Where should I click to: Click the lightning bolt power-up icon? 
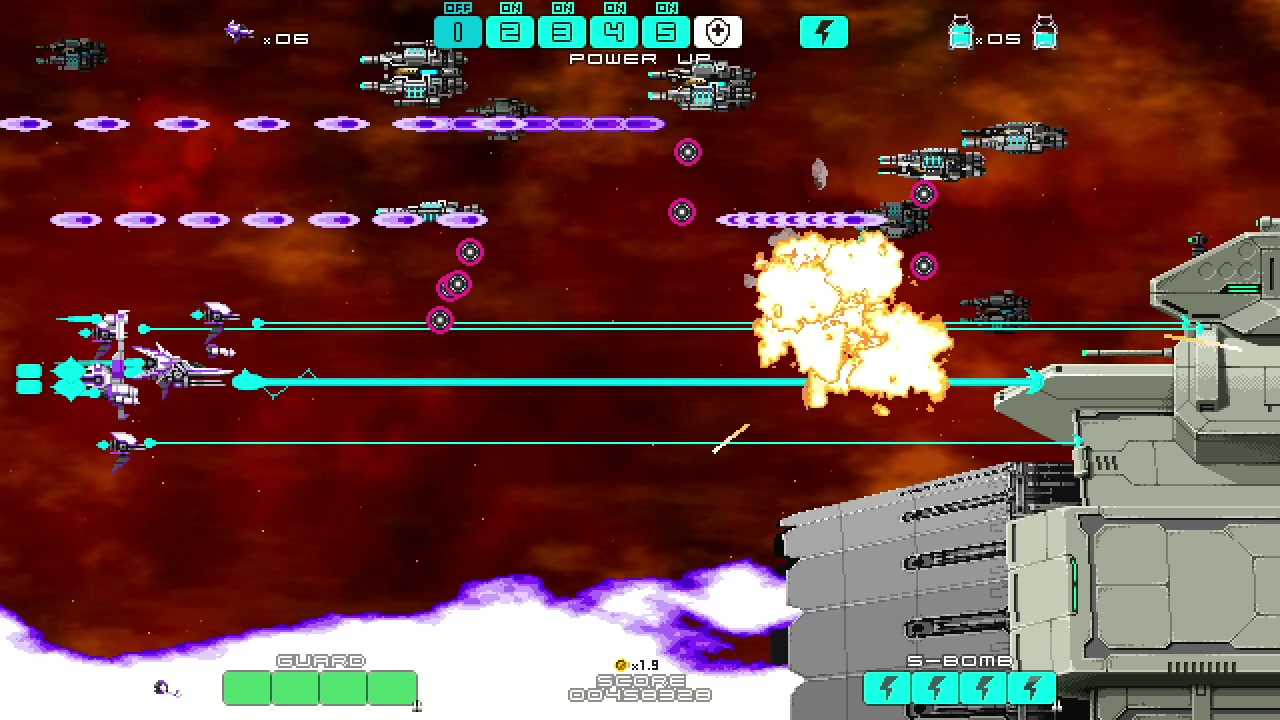[824, 31]
